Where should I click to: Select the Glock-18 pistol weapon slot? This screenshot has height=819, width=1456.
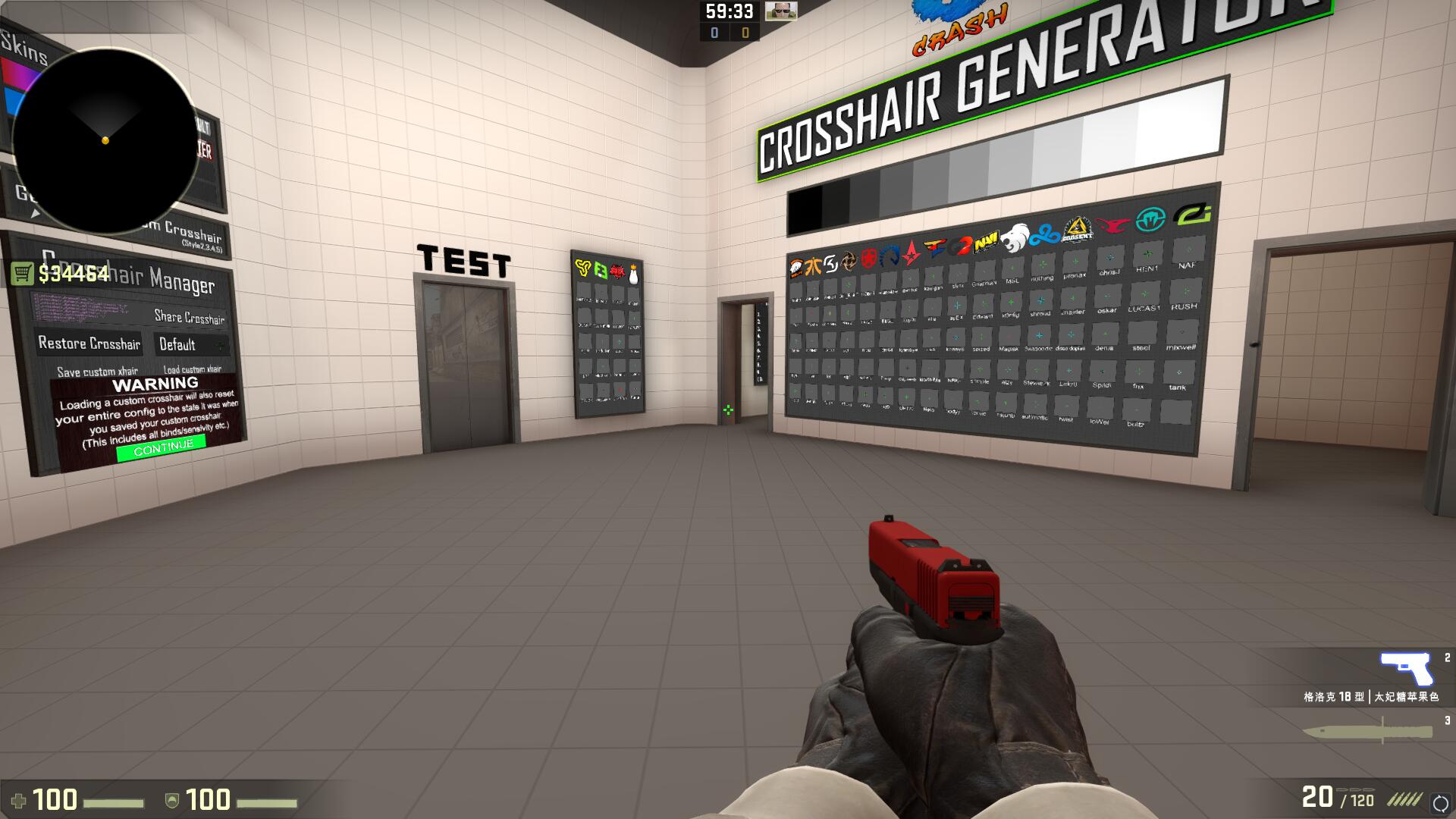pyautogui.click(x=1405, y=669)
